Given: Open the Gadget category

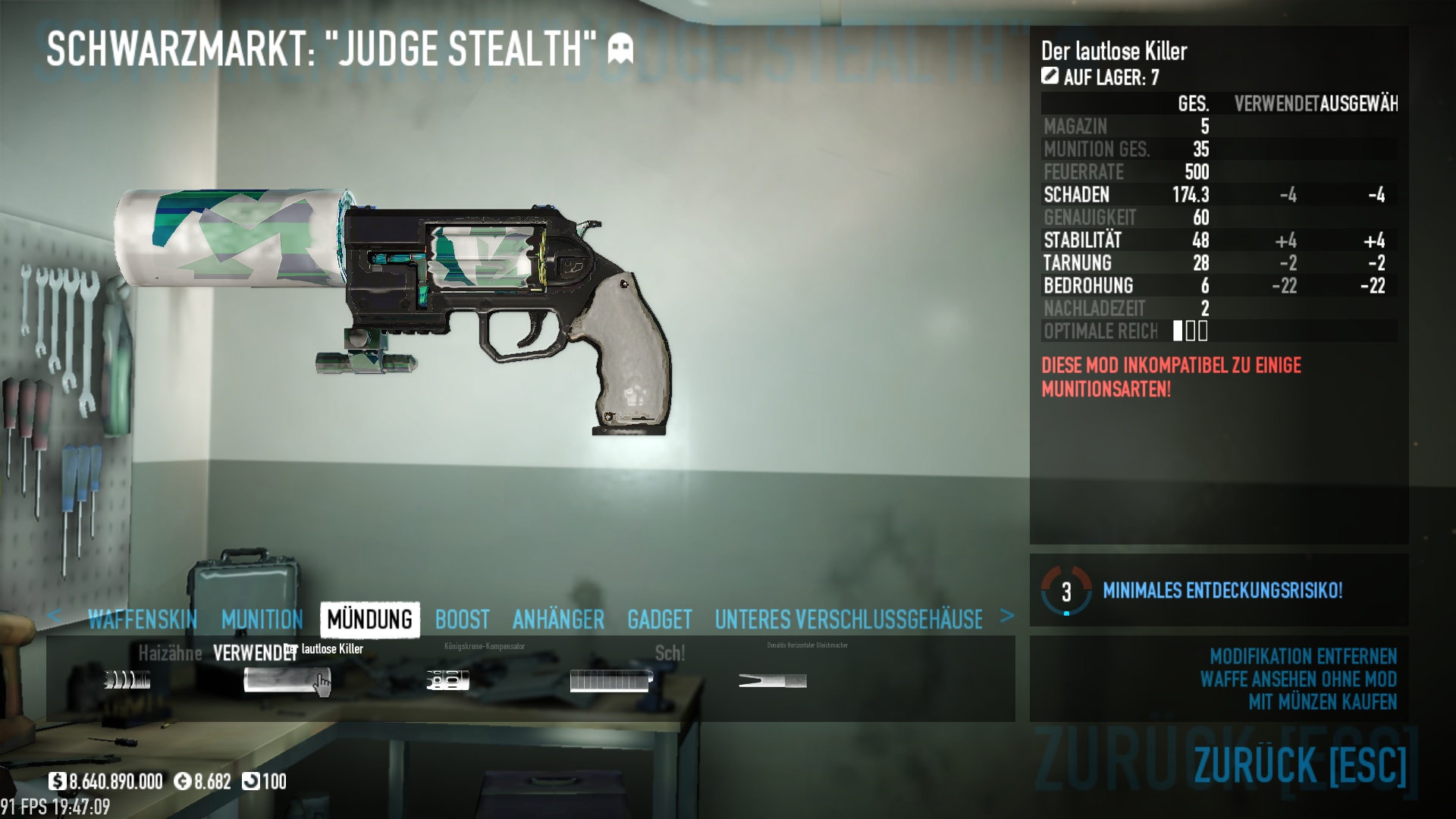Looking at the screenshot, I should [x=659, y=620].
